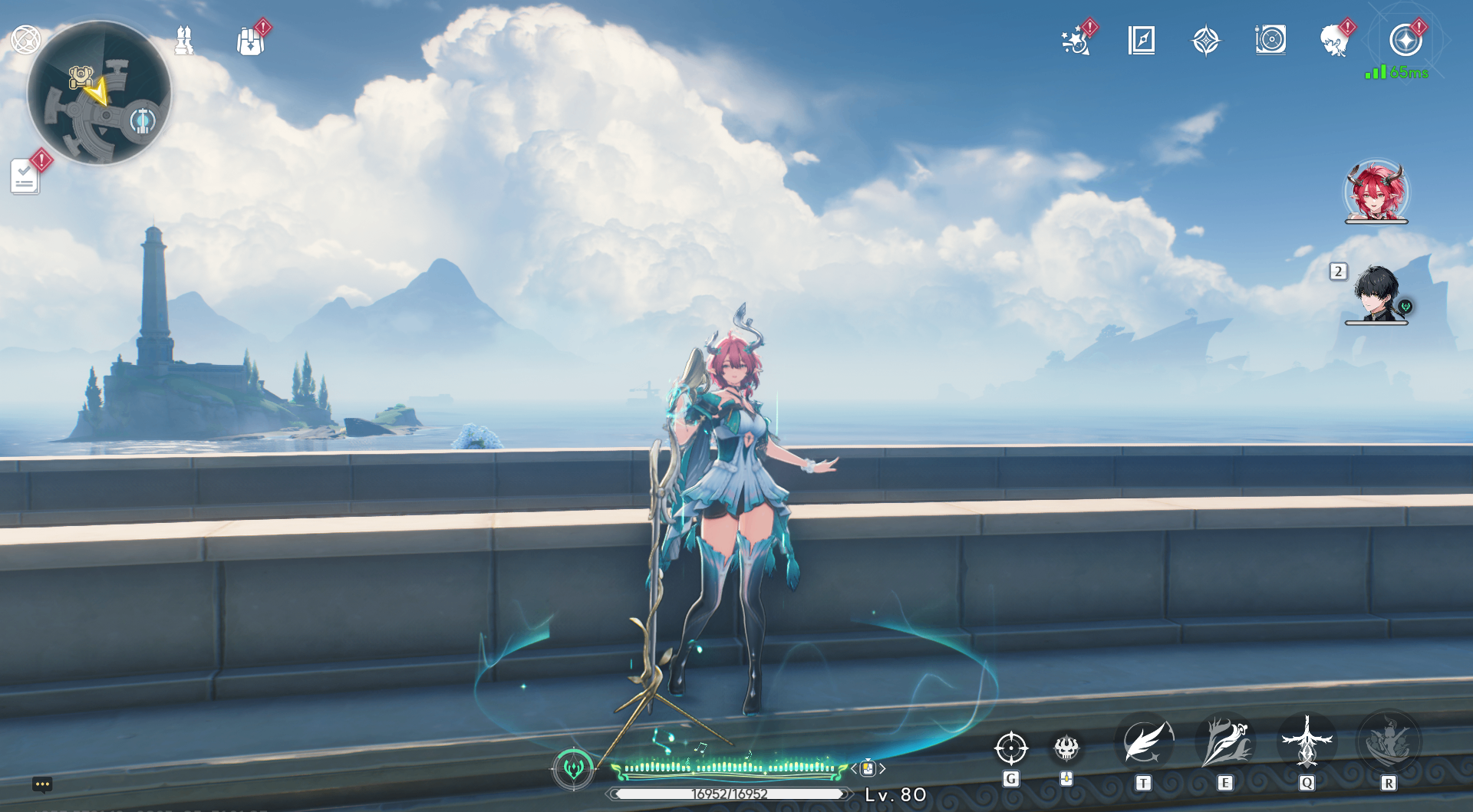Open the guidebook icon
The height and width of the screenshot is (812, 1473).
coord(1142,41)
